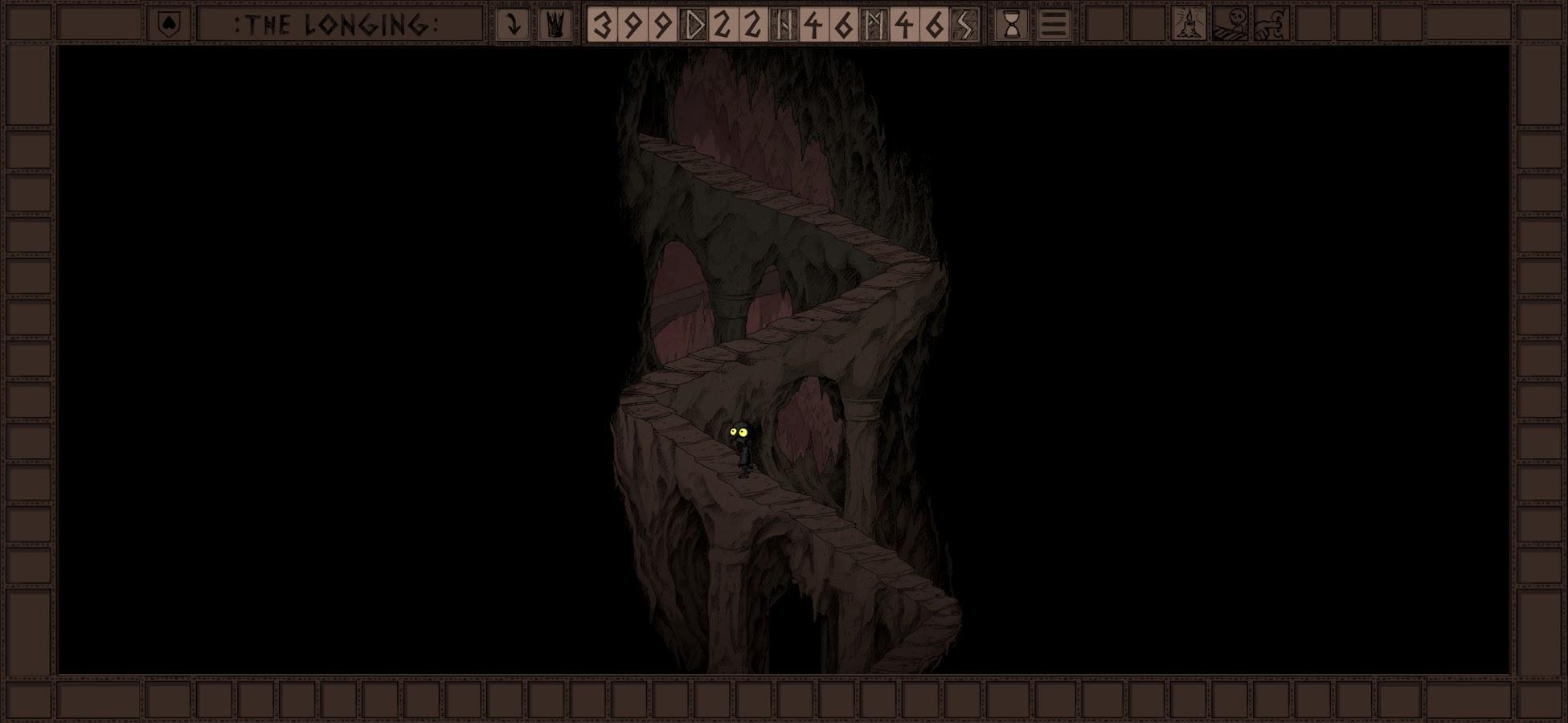The image size is (1568, 723).
Task: Open the hamburger menu
Action: point(1053,22)
